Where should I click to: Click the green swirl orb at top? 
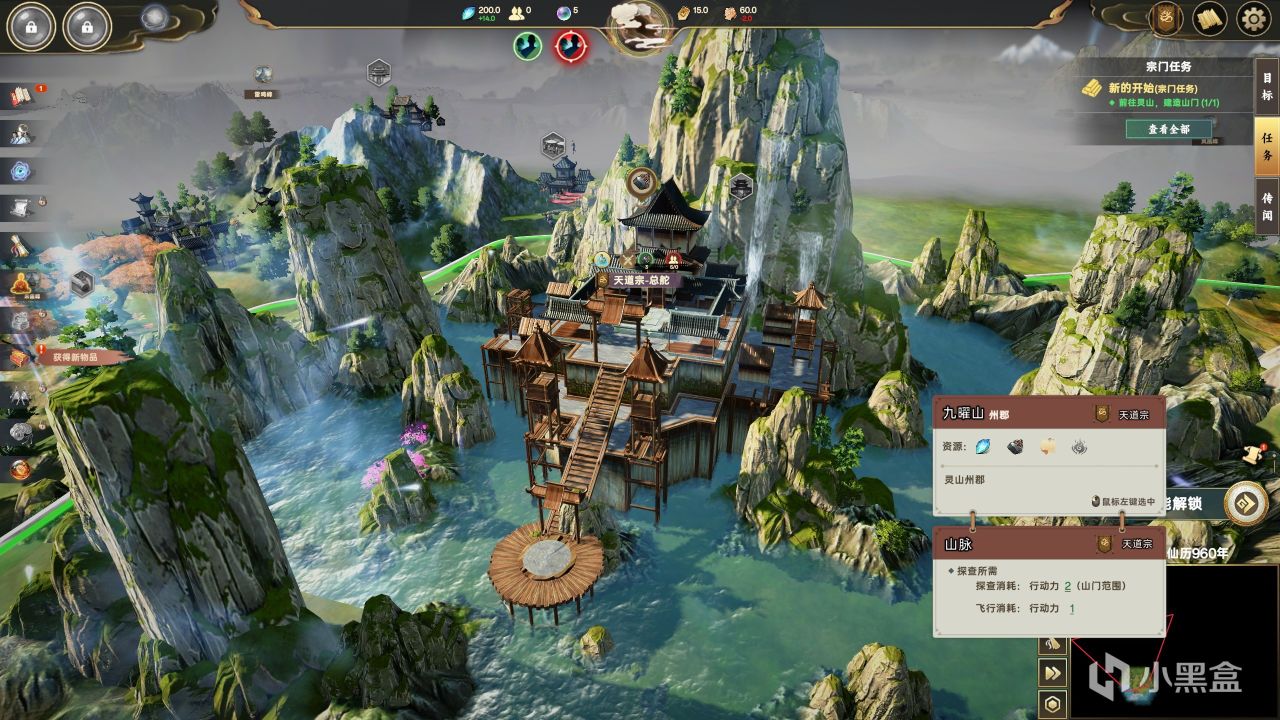tap(528, 45)
